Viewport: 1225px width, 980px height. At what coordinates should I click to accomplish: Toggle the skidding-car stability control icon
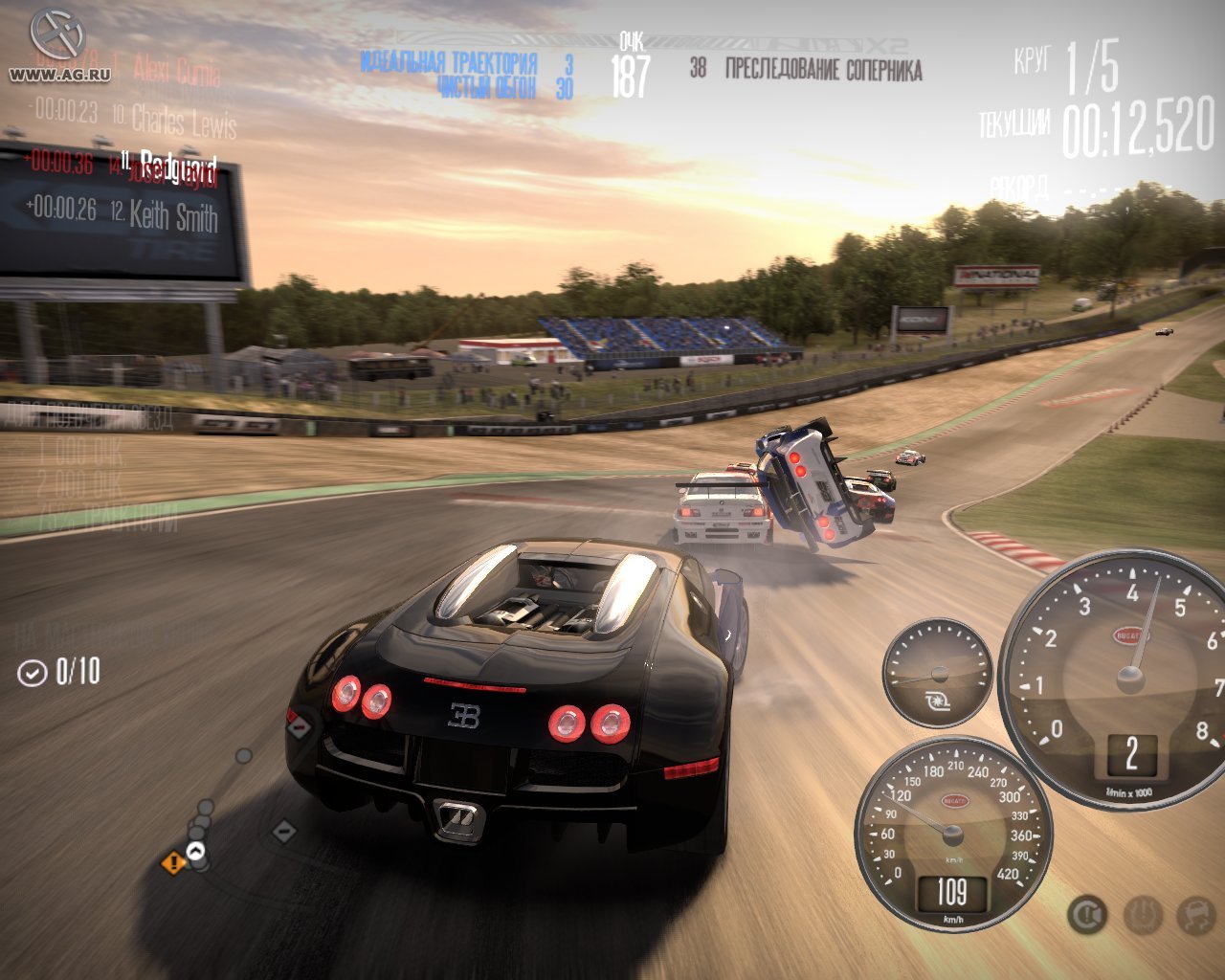[1194, 916]
